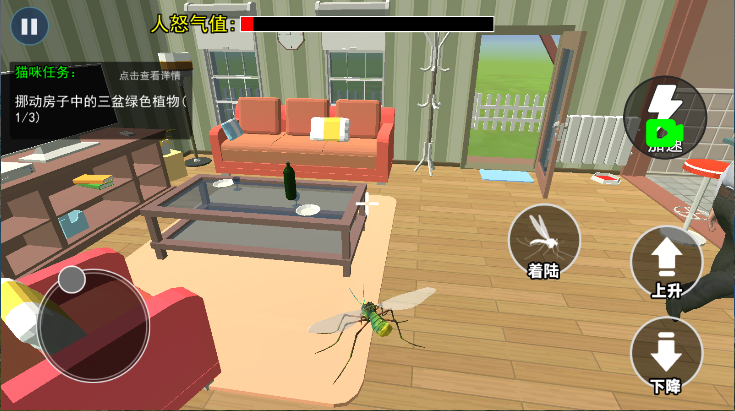735x411 pixels.
Task: Tap the up arrow ascend button
Action: [x=666, y=262]
